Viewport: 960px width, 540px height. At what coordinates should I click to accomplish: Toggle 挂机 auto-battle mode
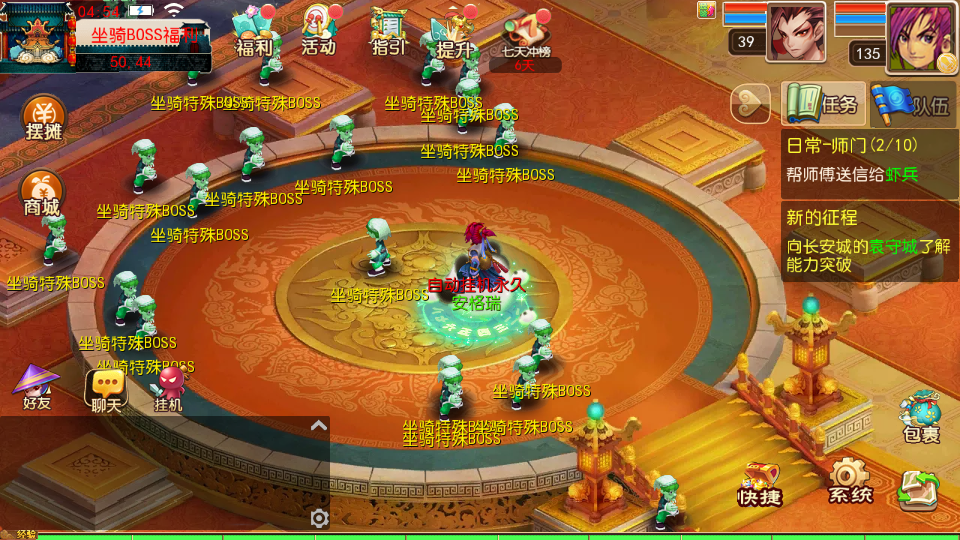click(169, 389)
